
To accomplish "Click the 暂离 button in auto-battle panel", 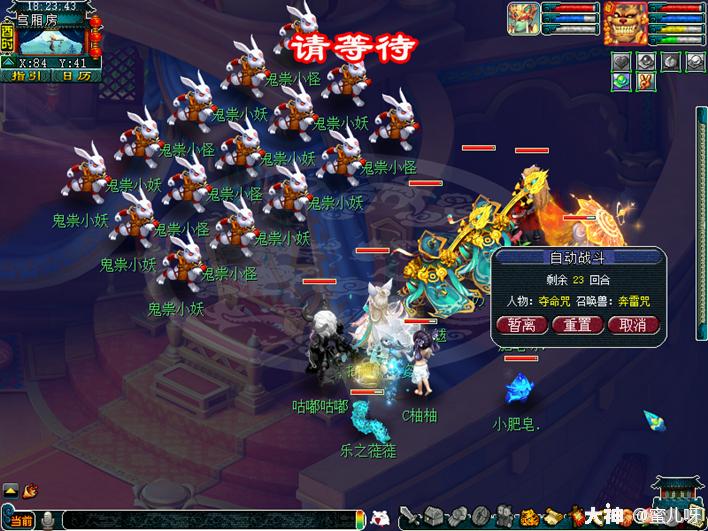I will [x=522, y=325].
